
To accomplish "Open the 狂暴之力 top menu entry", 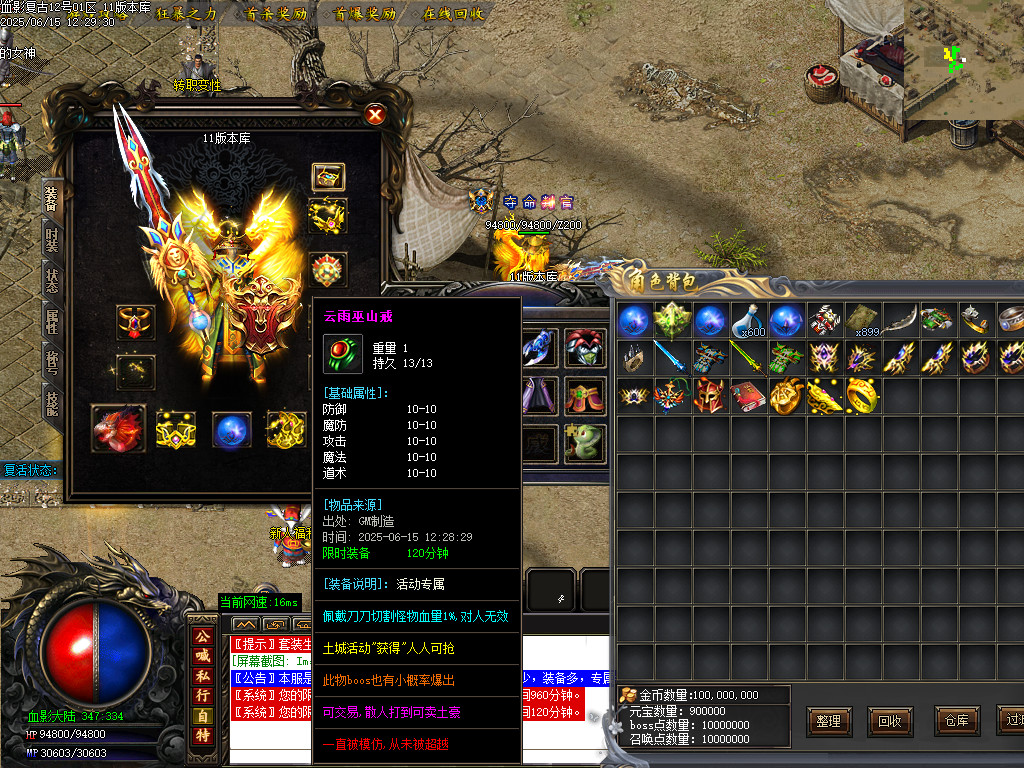I will pos(187,14).
